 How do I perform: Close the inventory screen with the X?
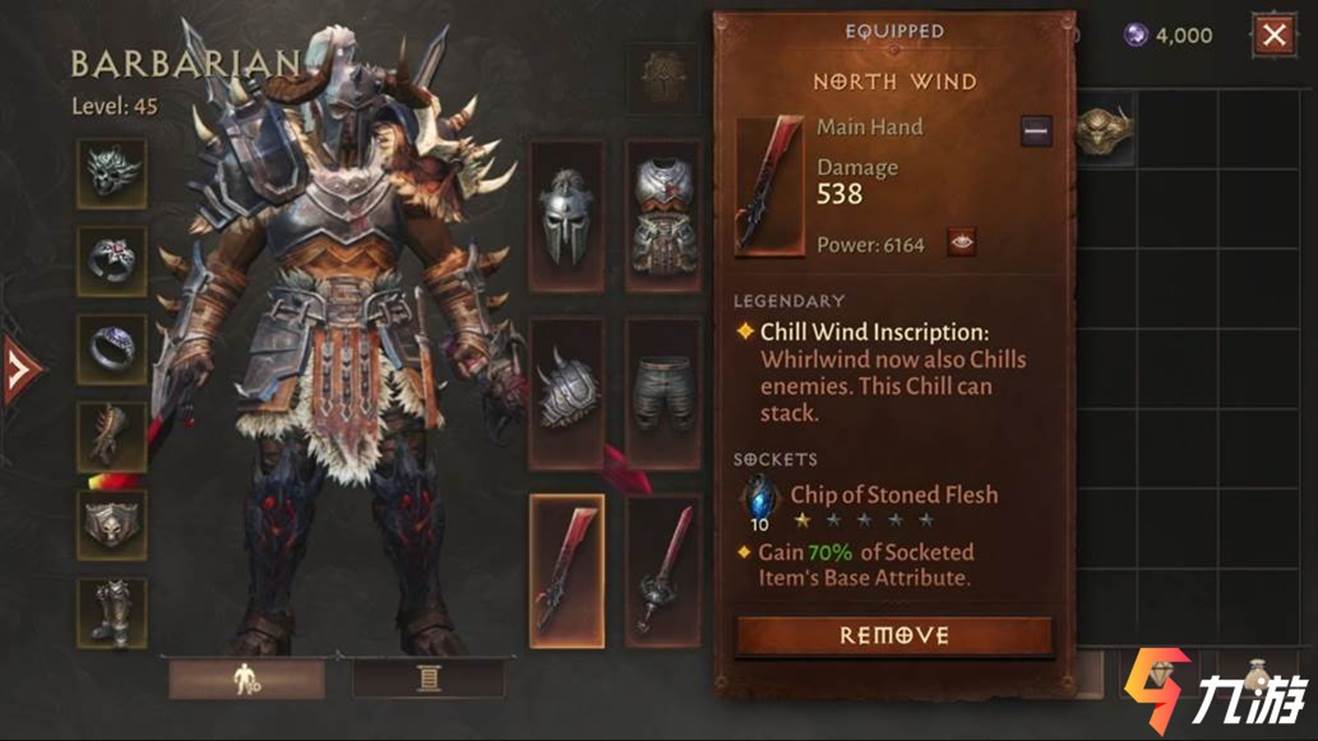tap(1273, 36)
